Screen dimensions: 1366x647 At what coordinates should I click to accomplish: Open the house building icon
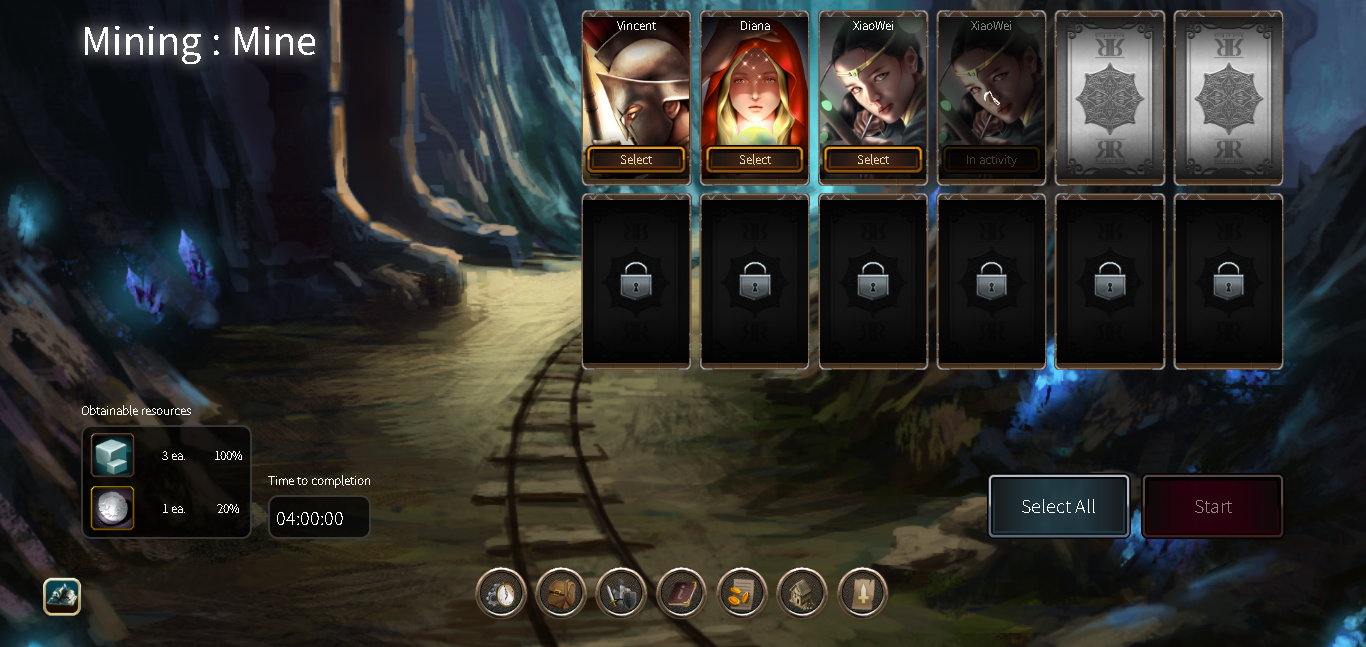(x=802, y=594)
